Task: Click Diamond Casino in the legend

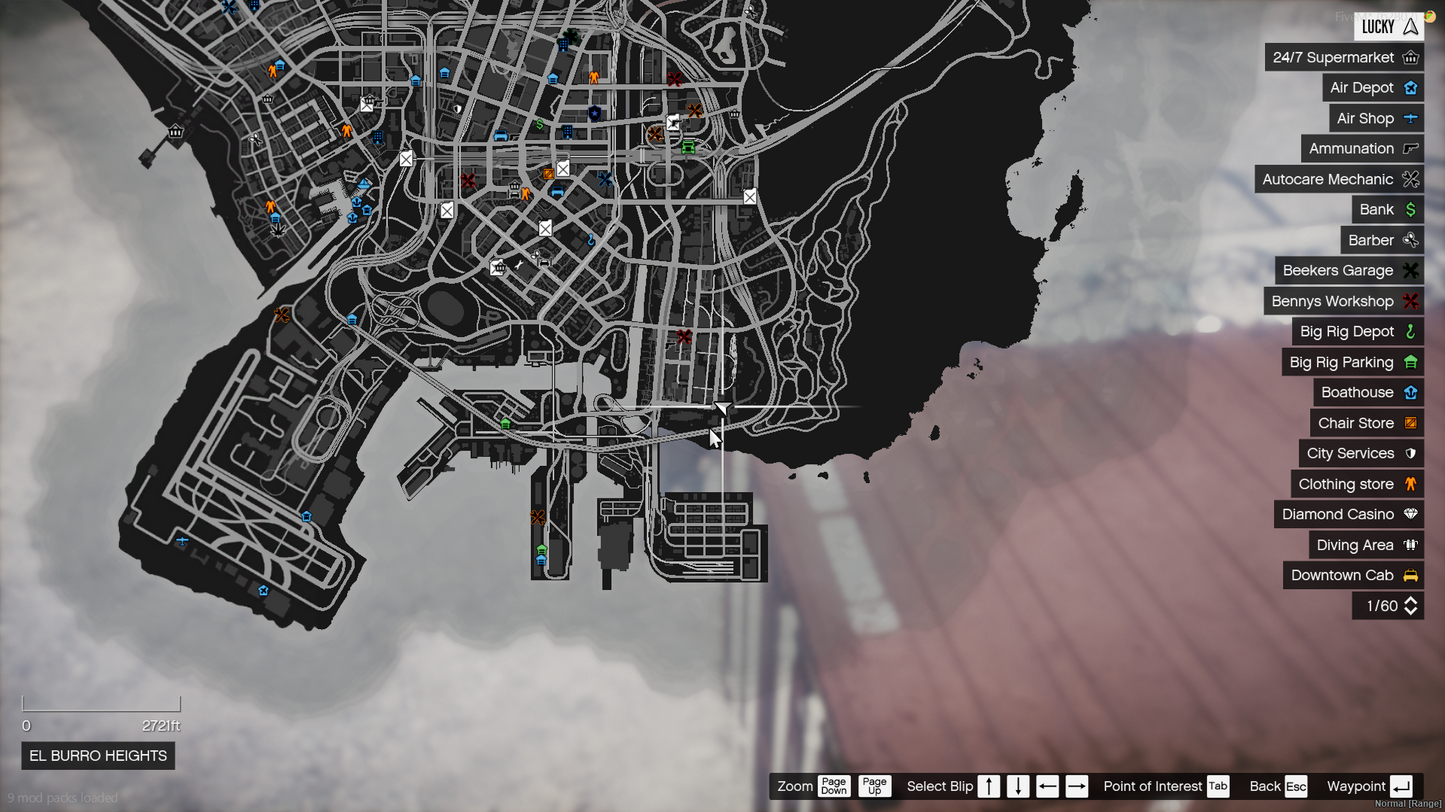Action: [x=1349, y=515]
